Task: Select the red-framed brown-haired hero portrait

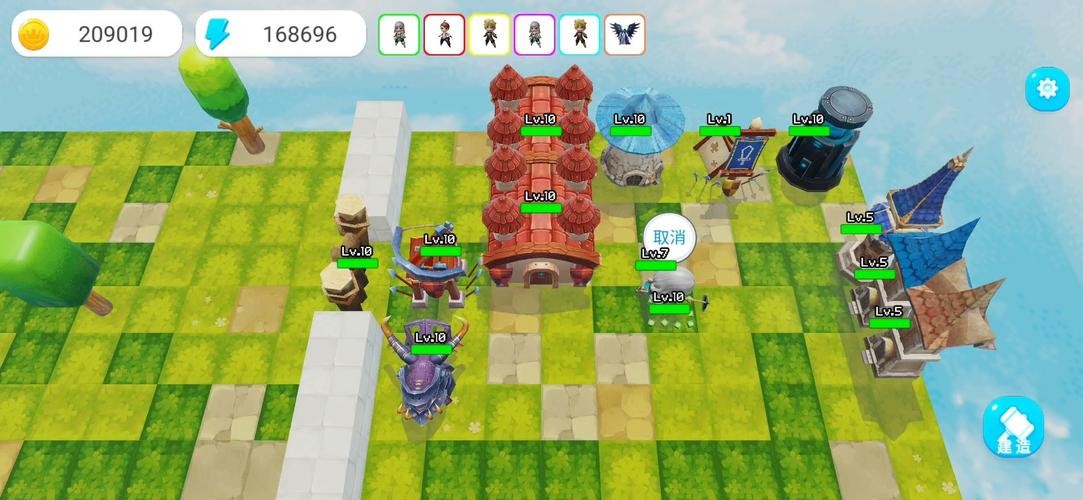Action: (x=444, y=35)
